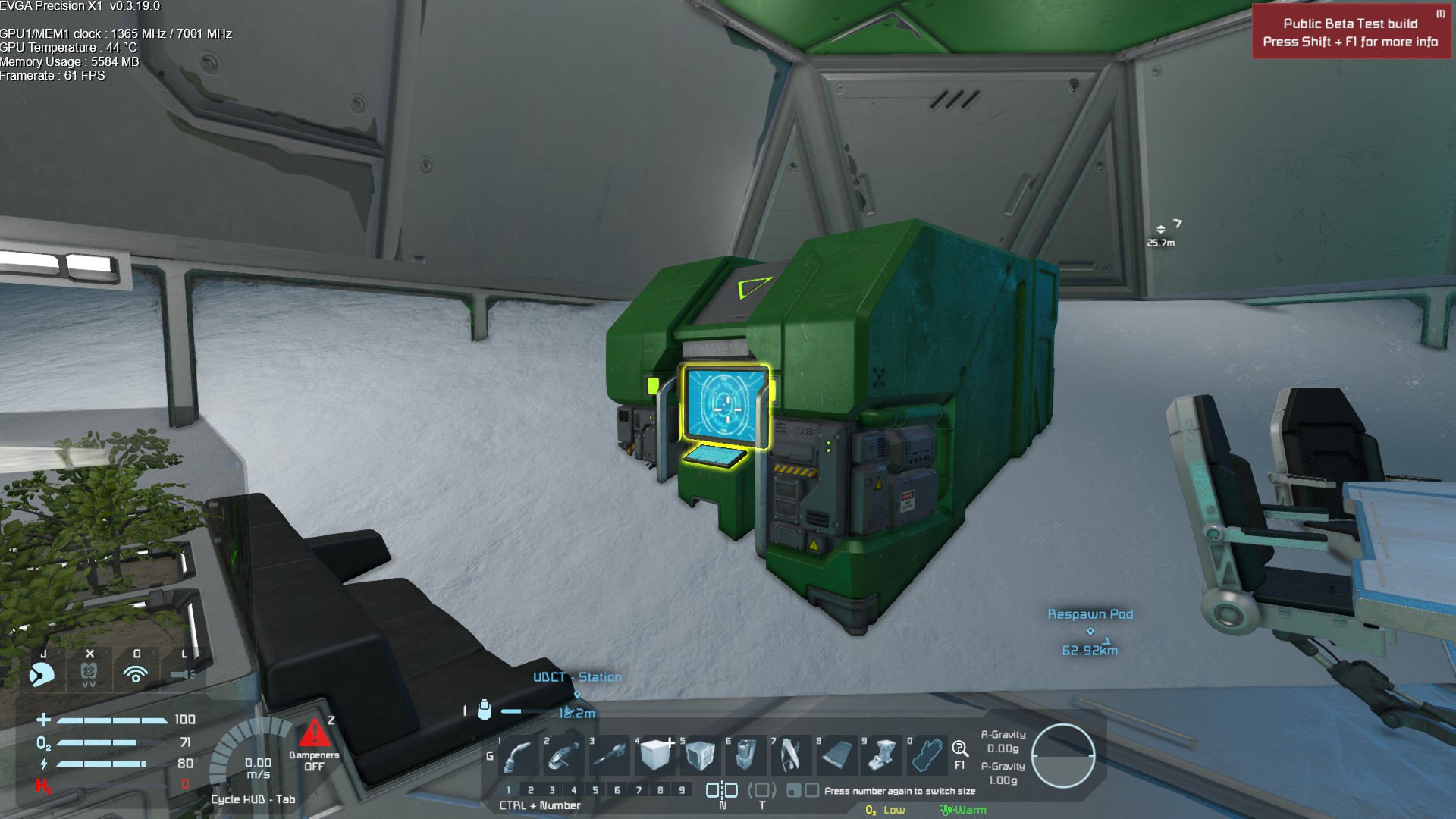Switch to toolbar page 1
Viewport: 1456px width, 819px height.
[509, 790]
